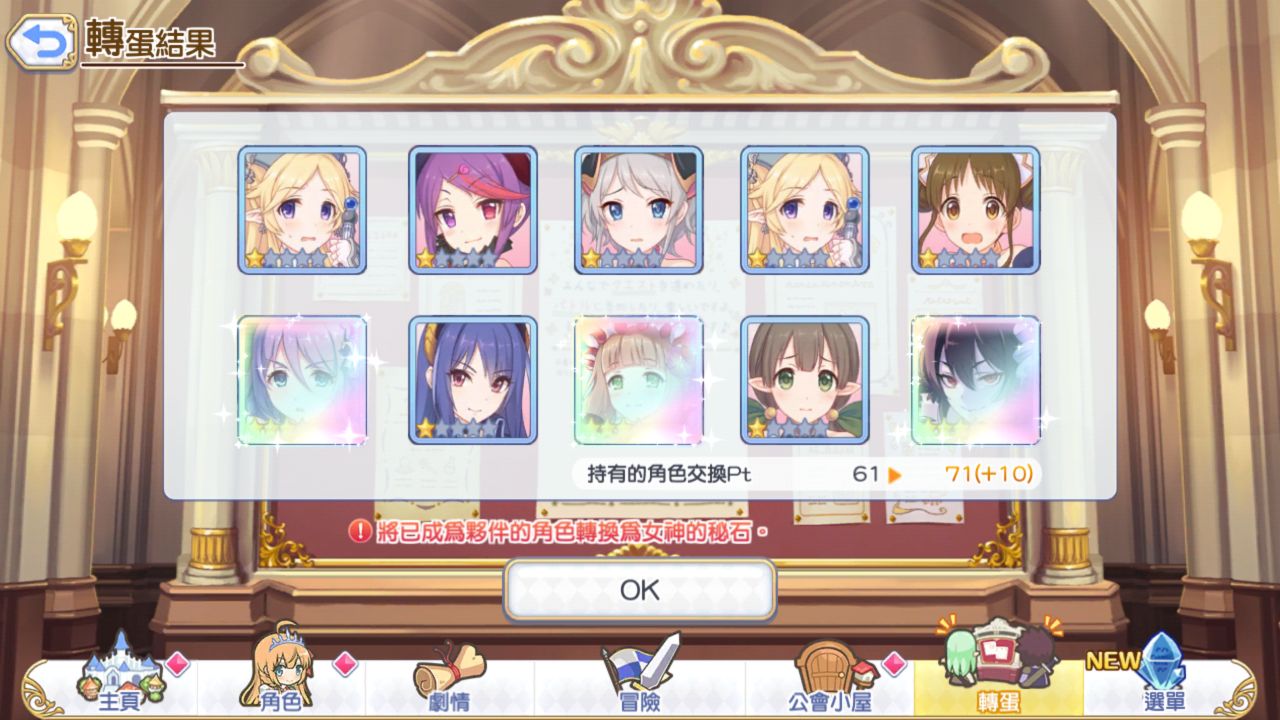Choose the shimmering blonde character with flower headdress
1280x720 pixels.
639,380
